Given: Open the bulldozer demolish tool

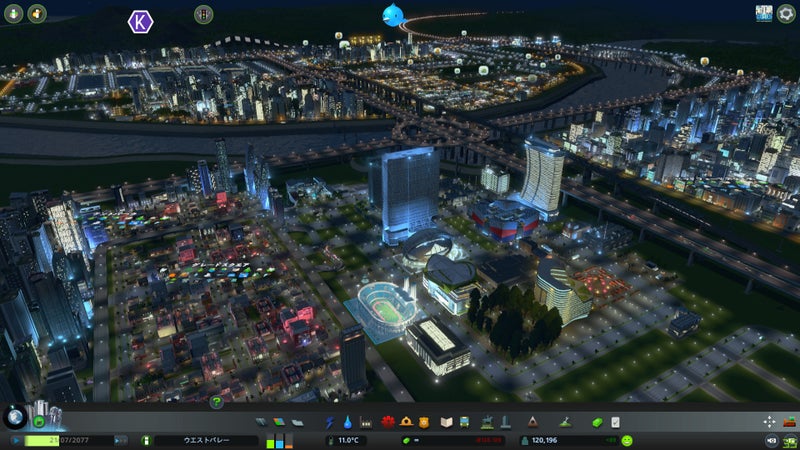Looking at the screenshot, I should coord(788,422).
